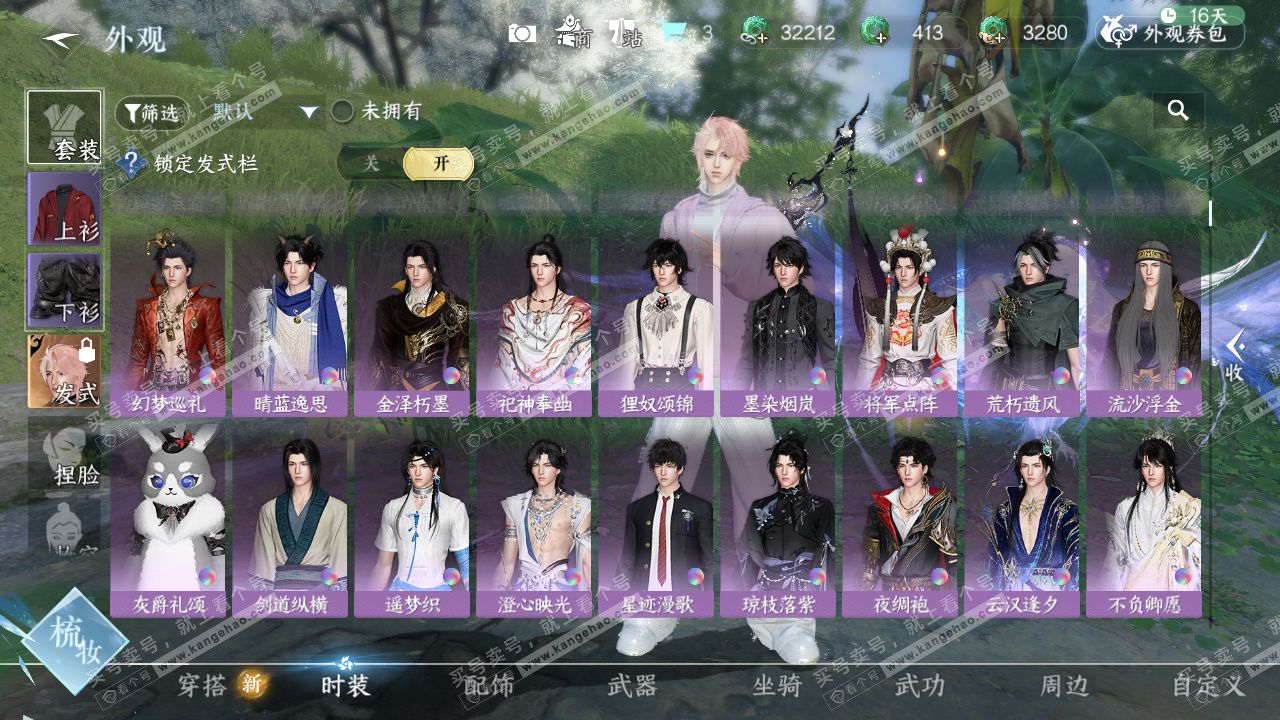Pick the 幻梦巡礼 outfit
The width and height of the screenshot is (1280, 720).
click(168, 322)
